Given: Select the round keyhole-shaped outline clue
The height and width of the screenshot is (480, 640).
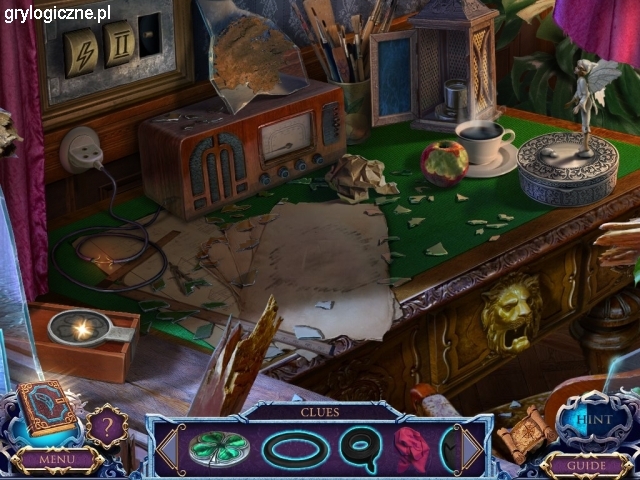Looking at the screenshot, I should pos(359,447).
